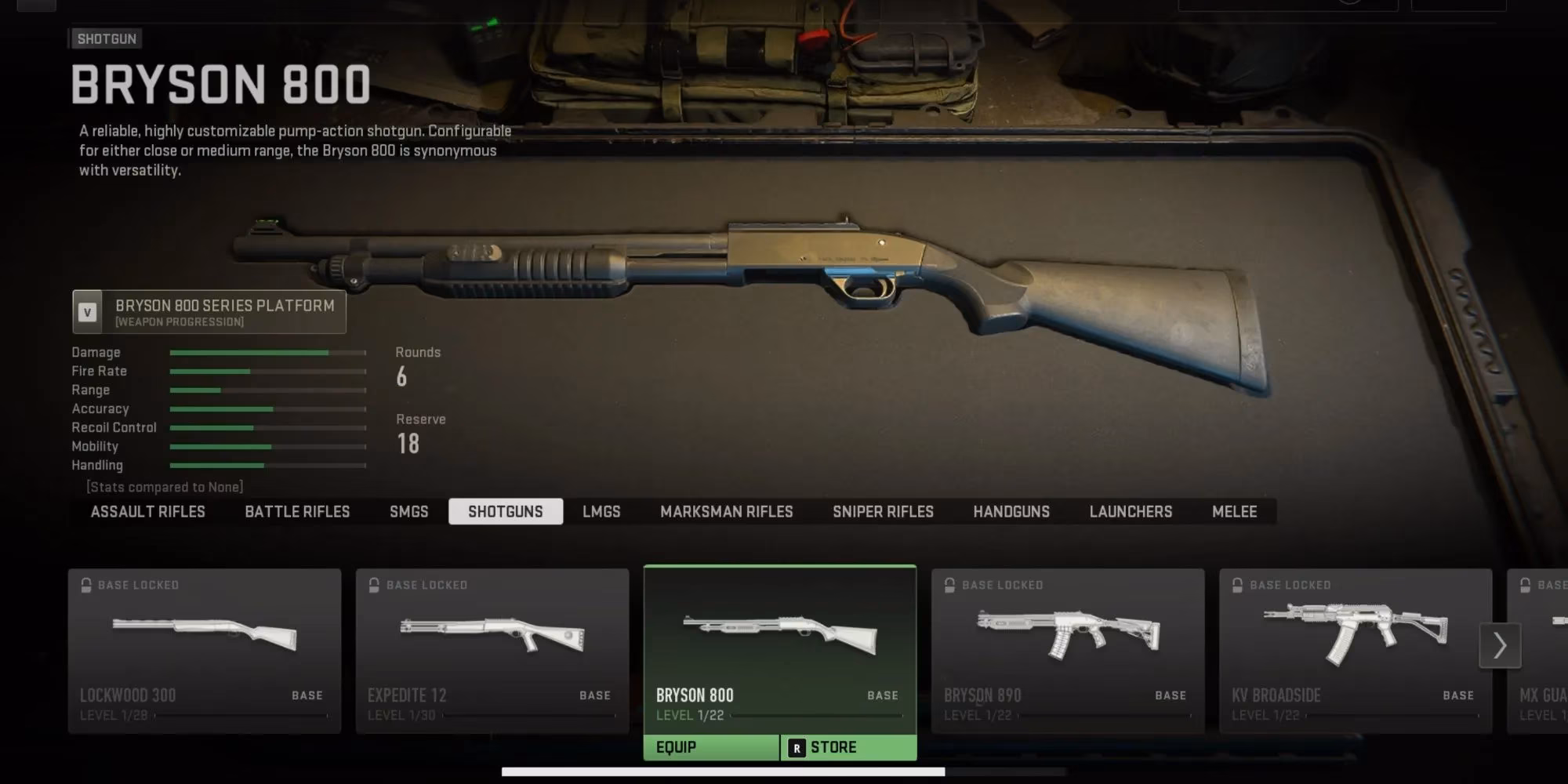Click the horizontal weapon list scrollbar
1568x784 pixels.
723,772
